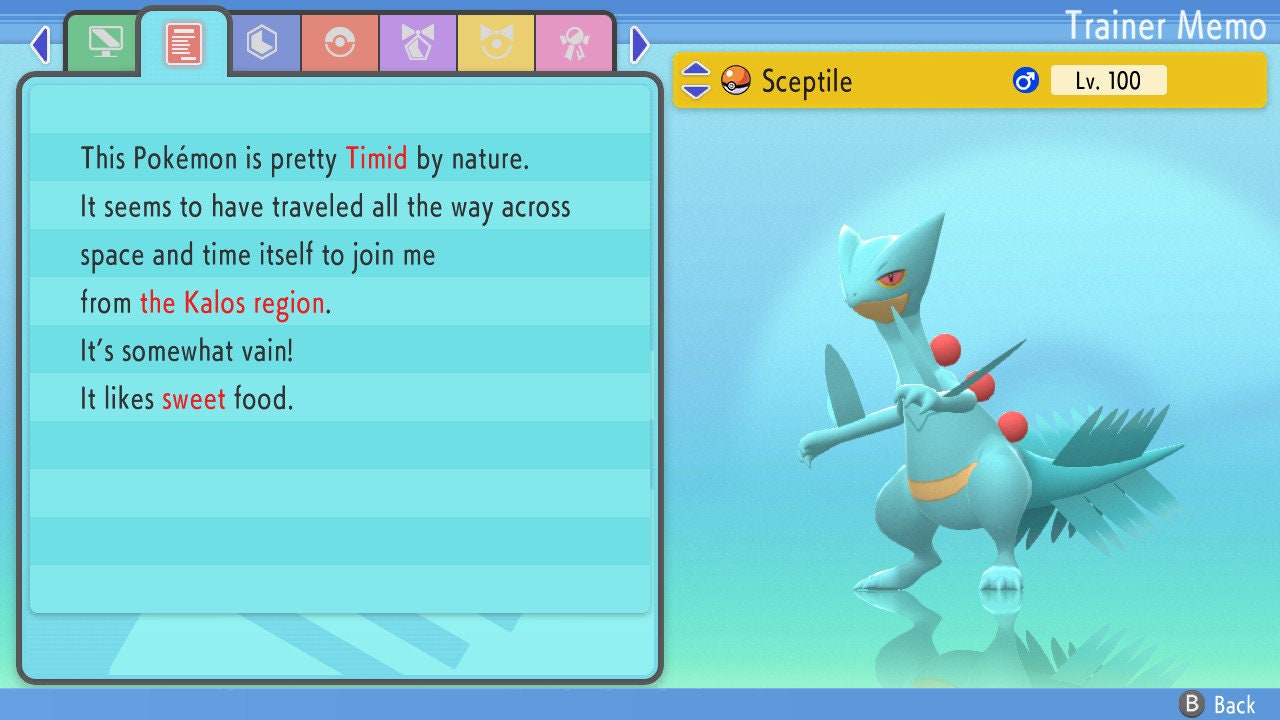Open the purple bow tab
This screenshot has height=720, width=1280.
click(x=418, y=43)
